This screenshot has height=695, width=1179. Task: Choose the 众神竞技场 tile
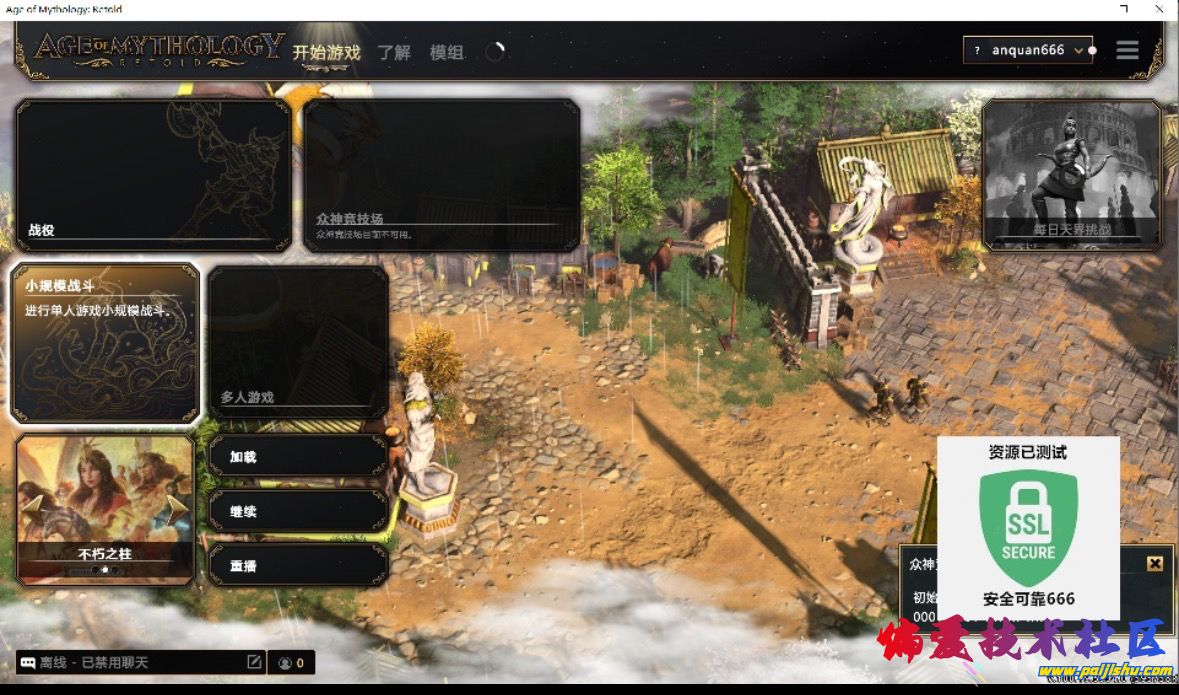click(441, 174)
